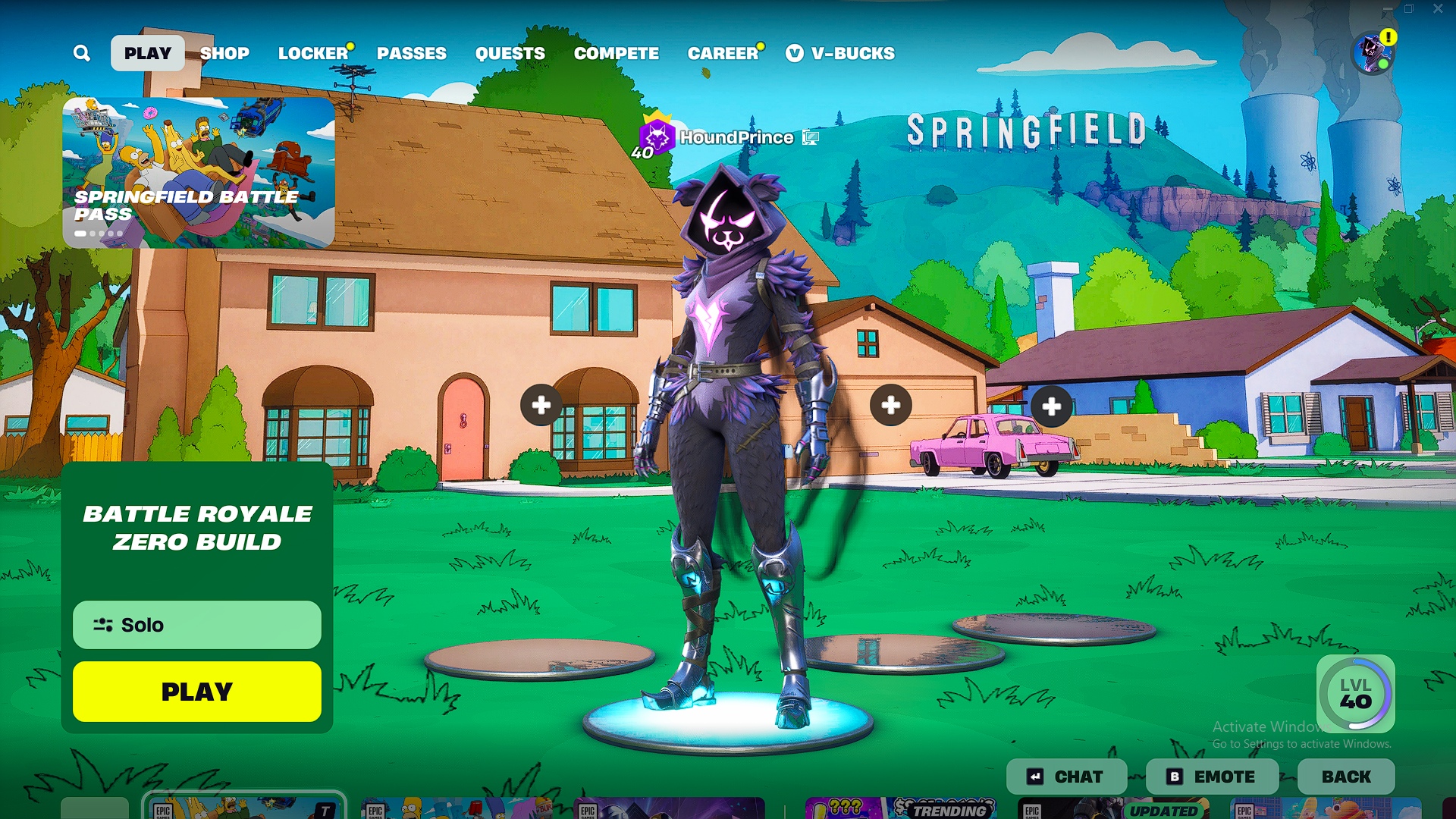Open the Chat panel

tap(1066, 777)
